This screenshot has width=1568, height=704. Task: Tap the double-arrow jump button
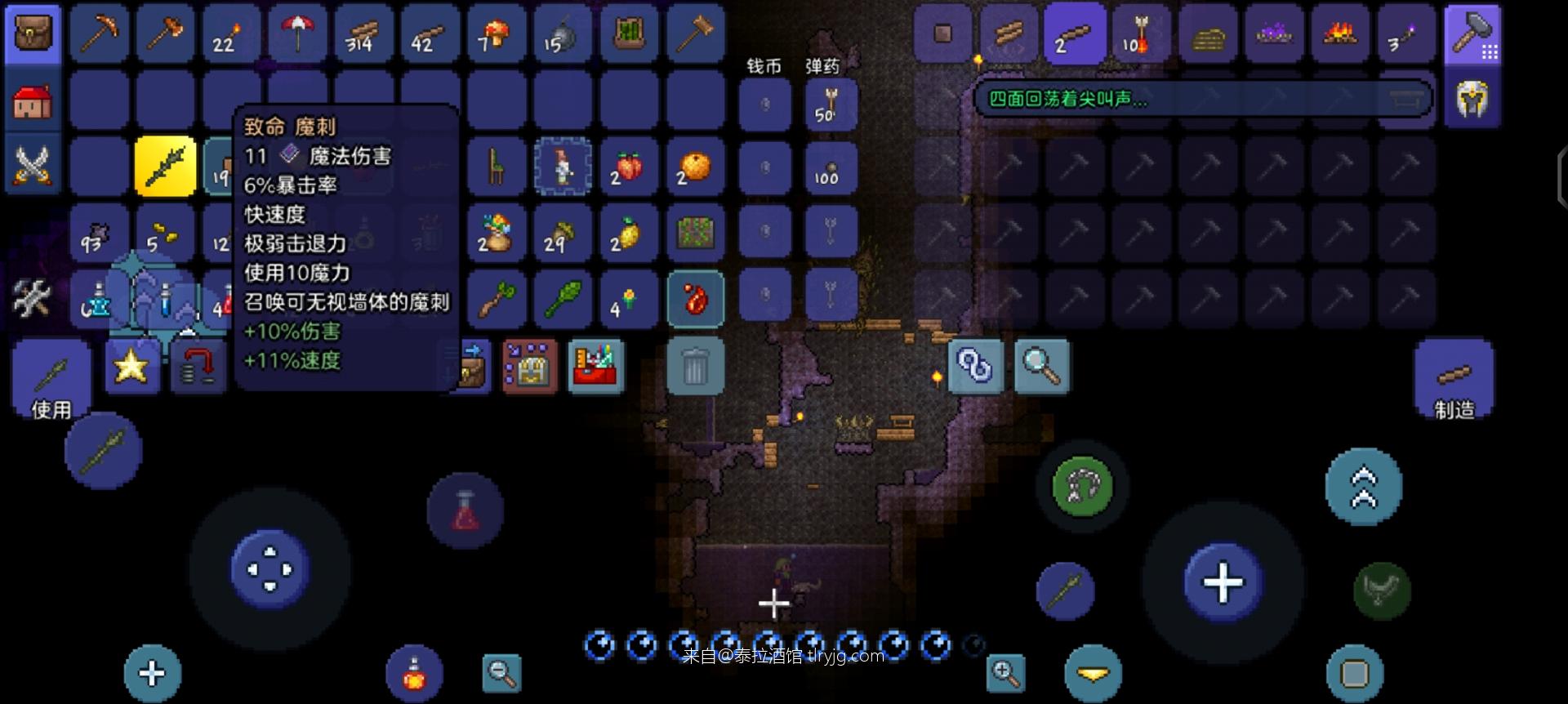pyautogui.click(x=1363, y=487)
